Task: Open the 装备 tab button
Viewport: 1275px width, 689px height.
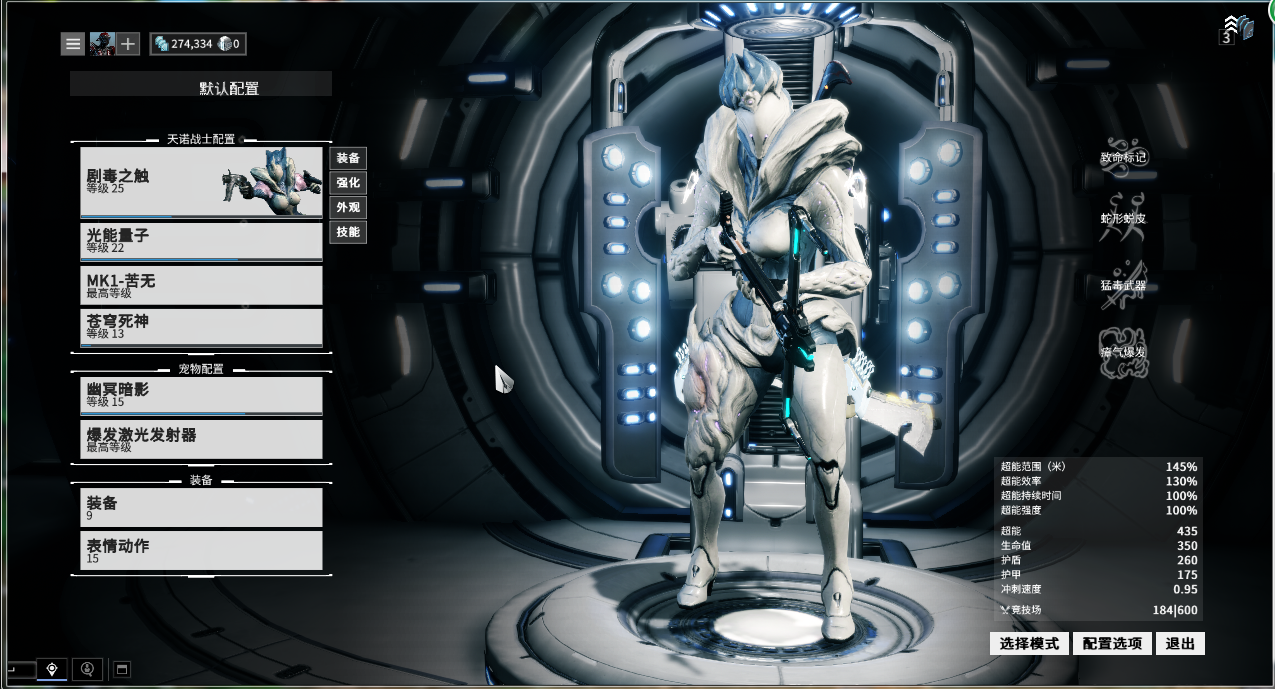Action: (348, 158)
